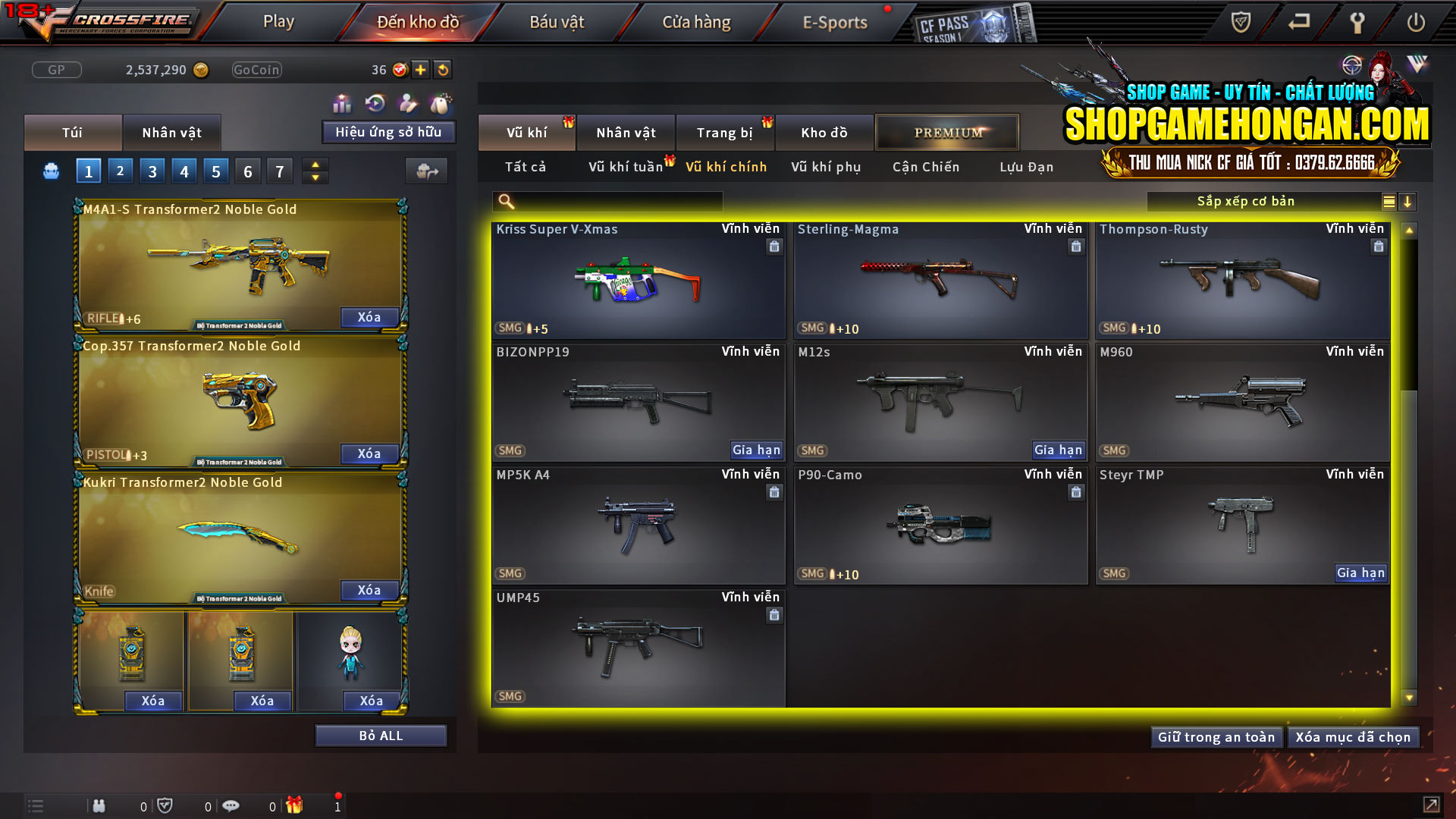Switch to list view beside sort options

[x=1388, y=202]
